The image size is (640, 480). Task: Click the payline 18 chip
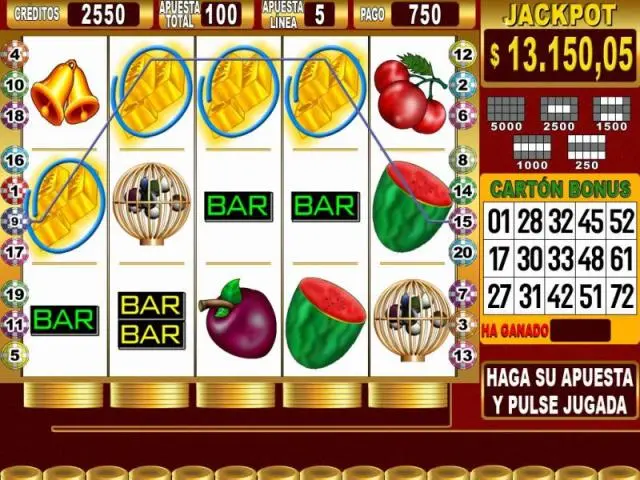[x=14, y=116]
